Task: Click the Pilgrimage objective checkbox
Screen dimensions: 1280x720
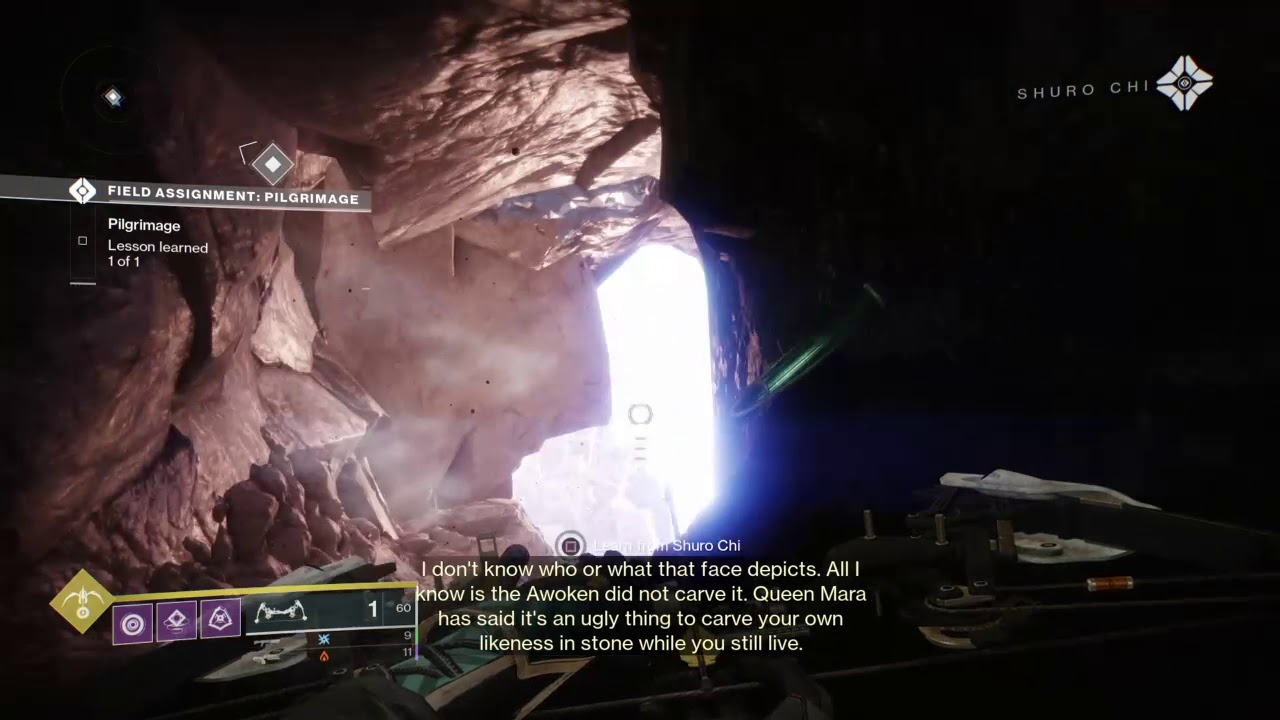Action: coord(83,241)
